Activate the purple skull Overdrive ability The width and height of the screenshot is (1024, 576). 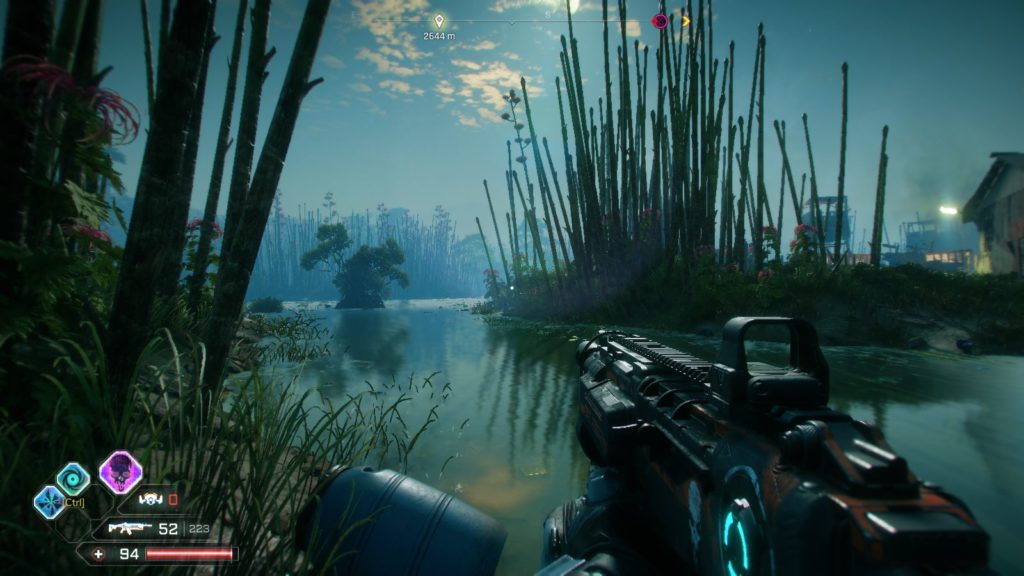[120, 472]
